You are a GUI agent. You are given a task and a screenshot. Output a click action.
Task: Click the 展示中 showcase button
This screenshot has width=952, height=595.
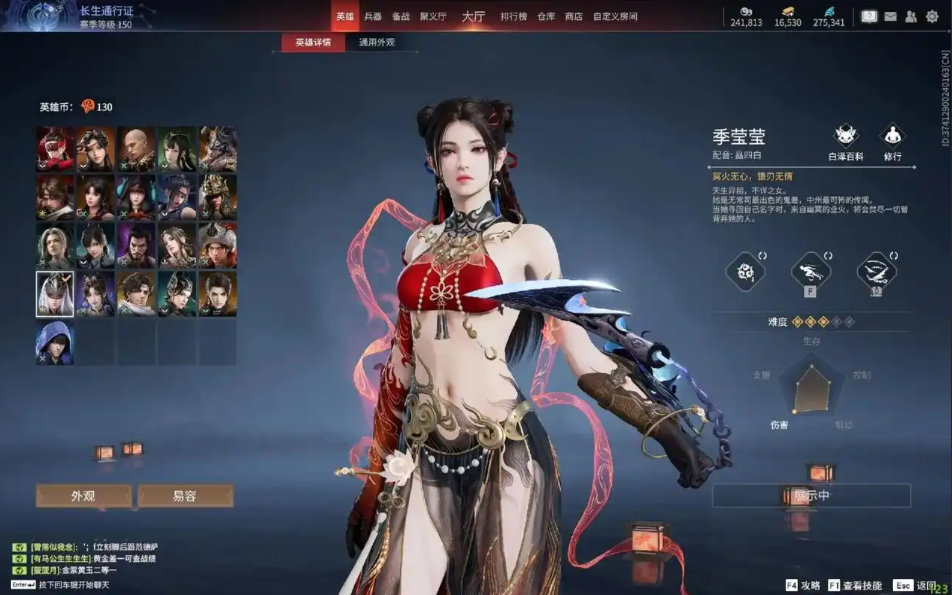[811, 496]
